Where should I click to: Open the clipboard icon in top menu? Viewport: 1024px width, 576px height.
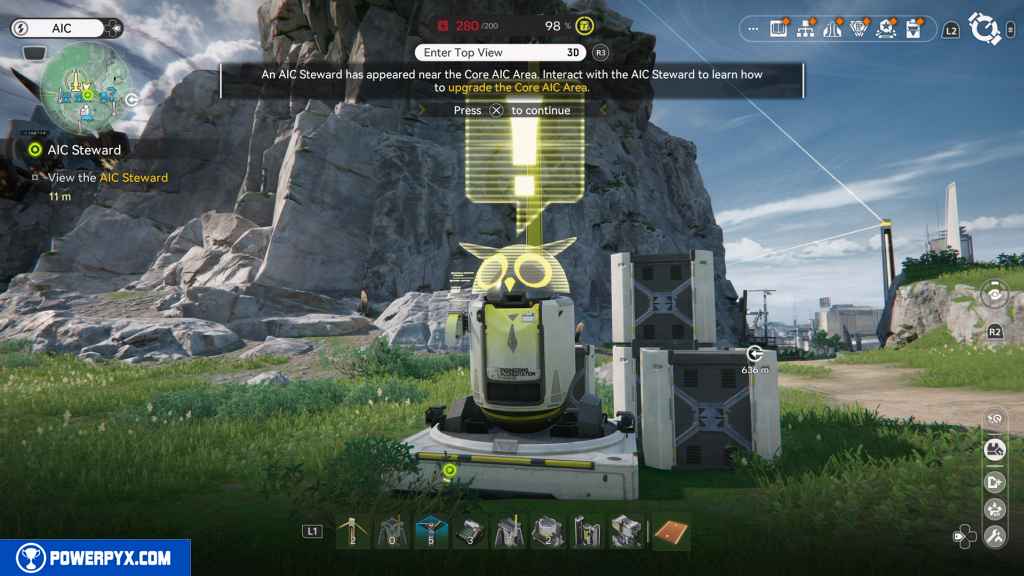pos(912,30)
